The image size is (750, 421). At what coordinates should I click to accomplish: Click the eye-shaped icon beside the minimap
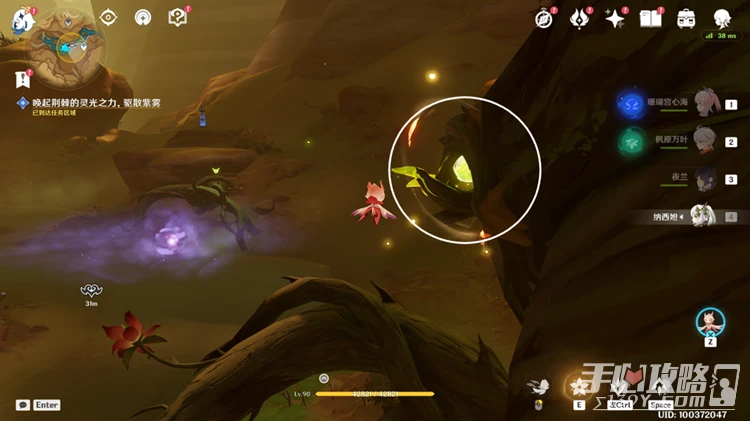pos(108,17)
